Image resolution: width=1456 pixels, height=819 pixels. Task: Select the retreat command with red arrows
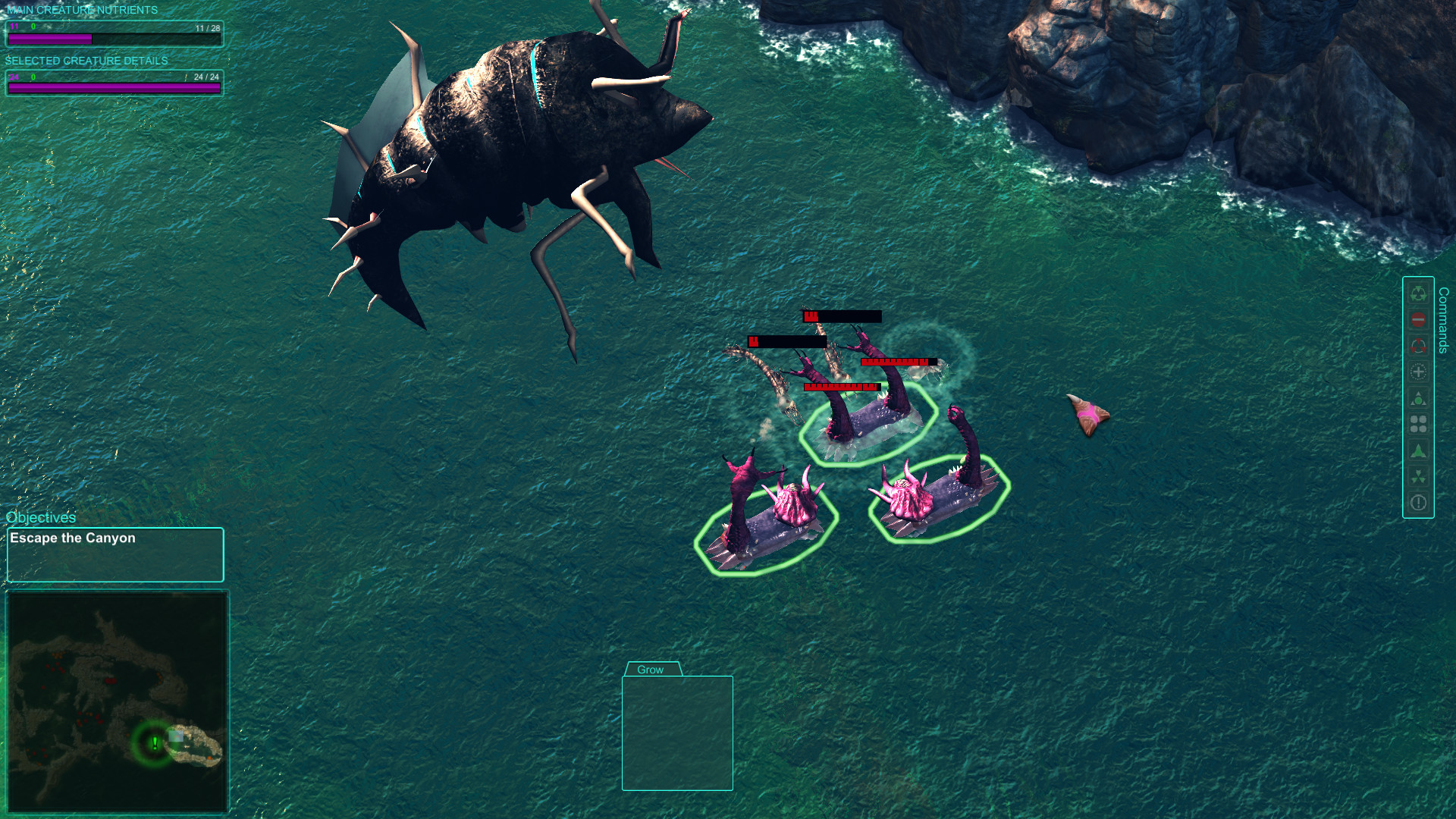[1418, 344]
